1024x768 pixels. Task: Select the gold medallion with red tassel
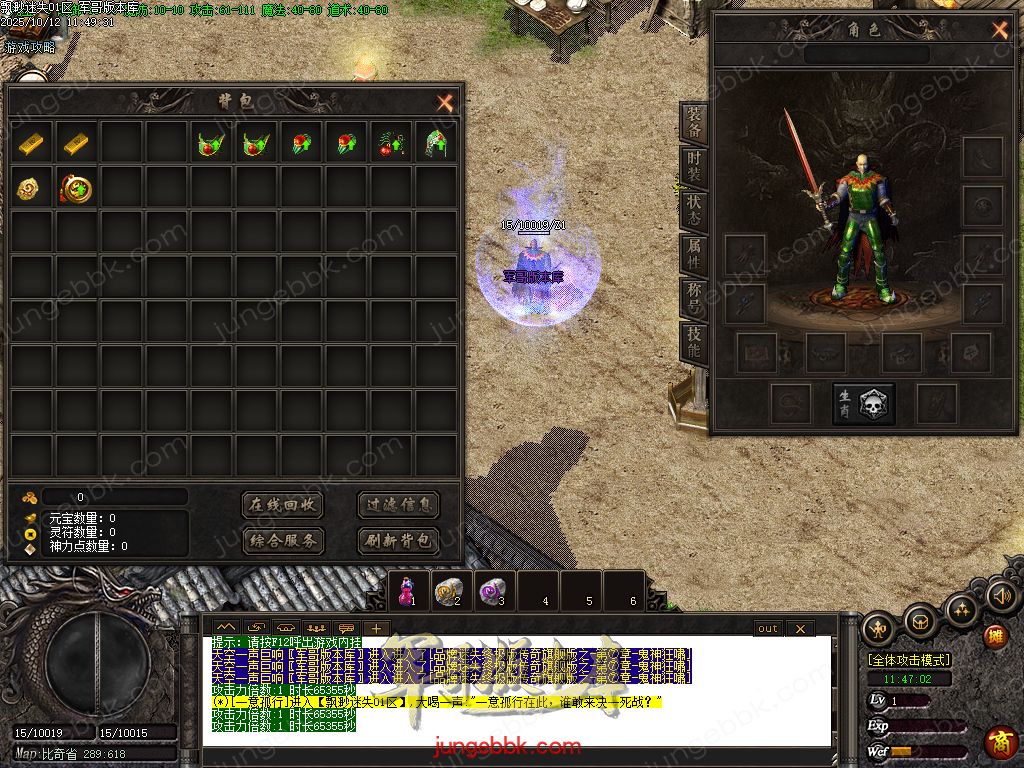[x=77, y=188]
